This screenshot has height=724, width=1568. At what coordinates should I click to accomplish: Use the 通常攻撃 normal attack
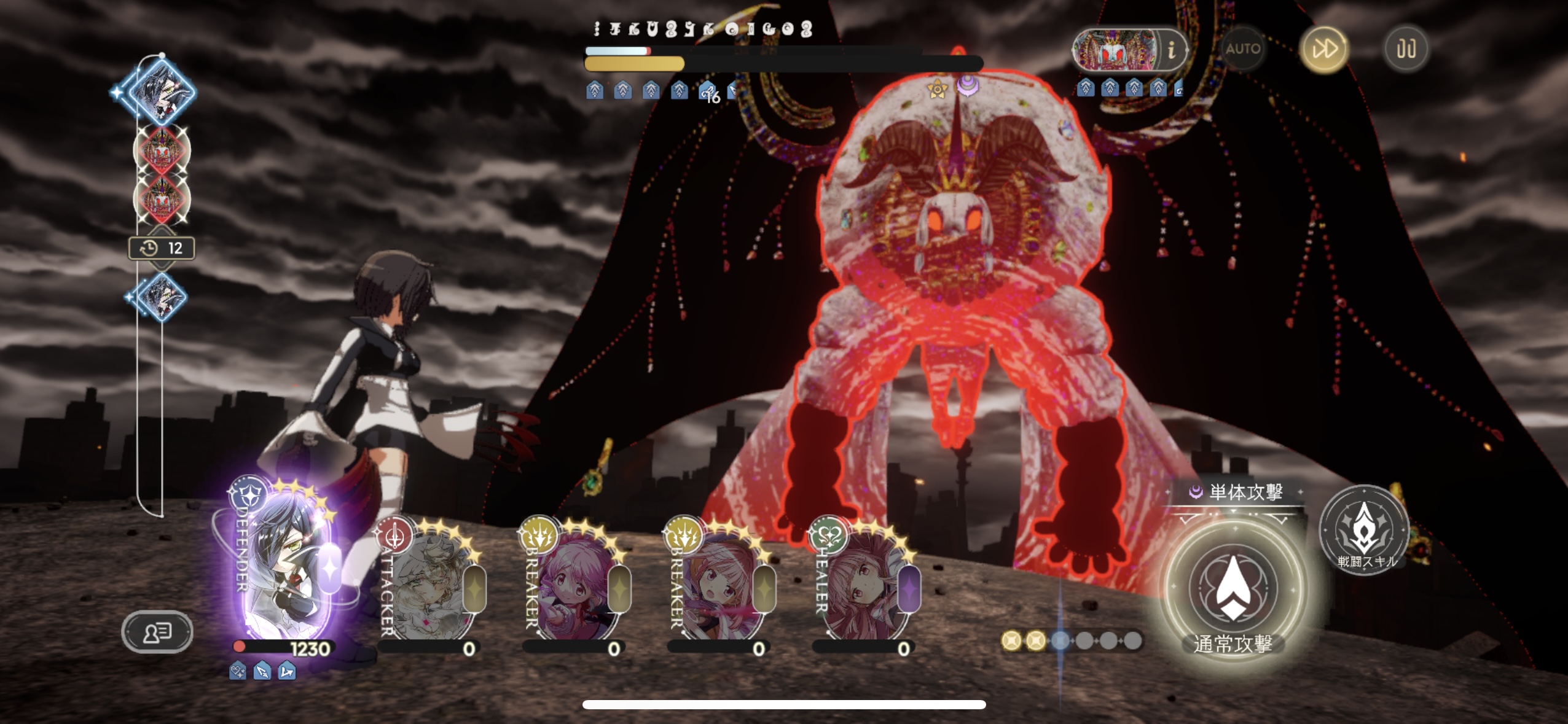[x=1233, y=588]
